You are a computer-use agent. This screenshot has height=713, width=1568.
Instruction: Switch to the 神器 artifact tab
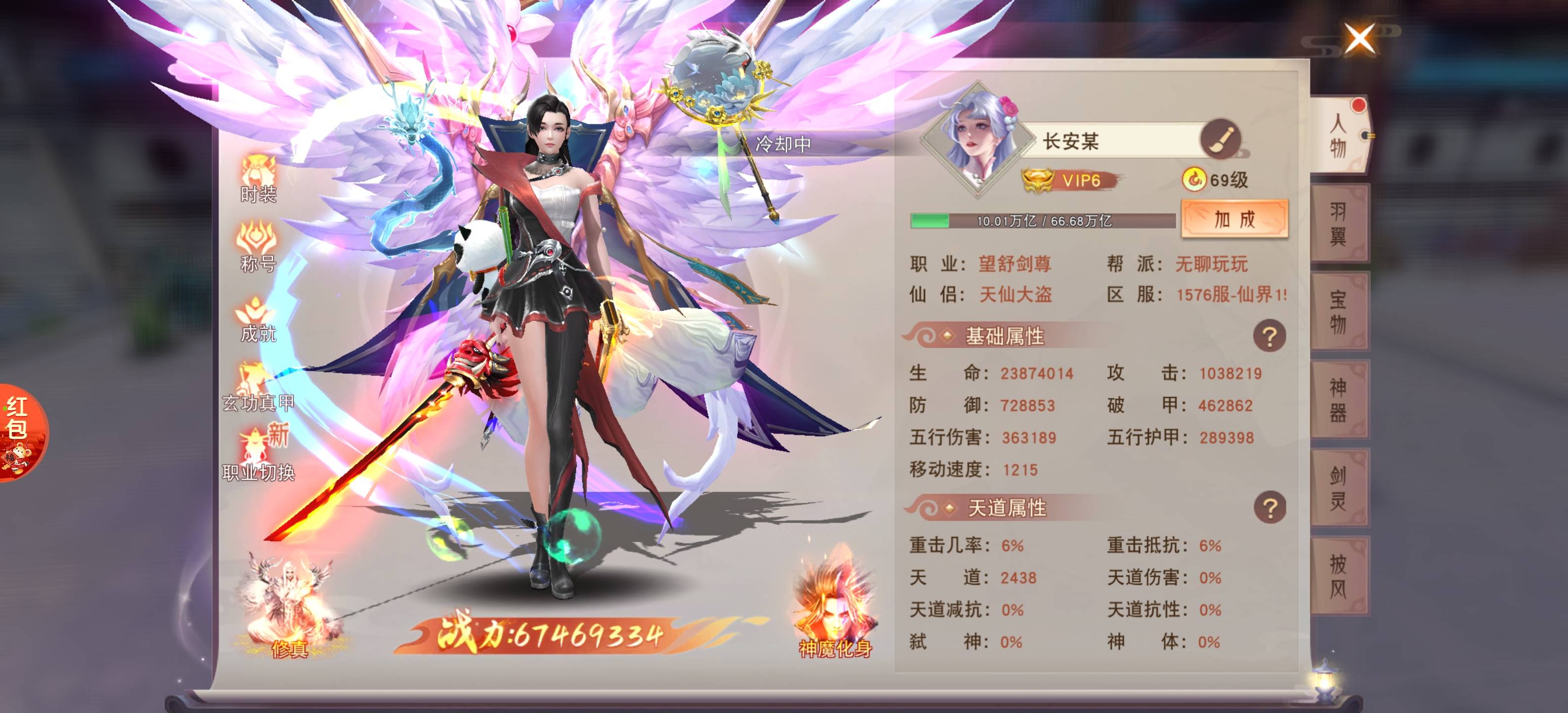pos(1338,400)
